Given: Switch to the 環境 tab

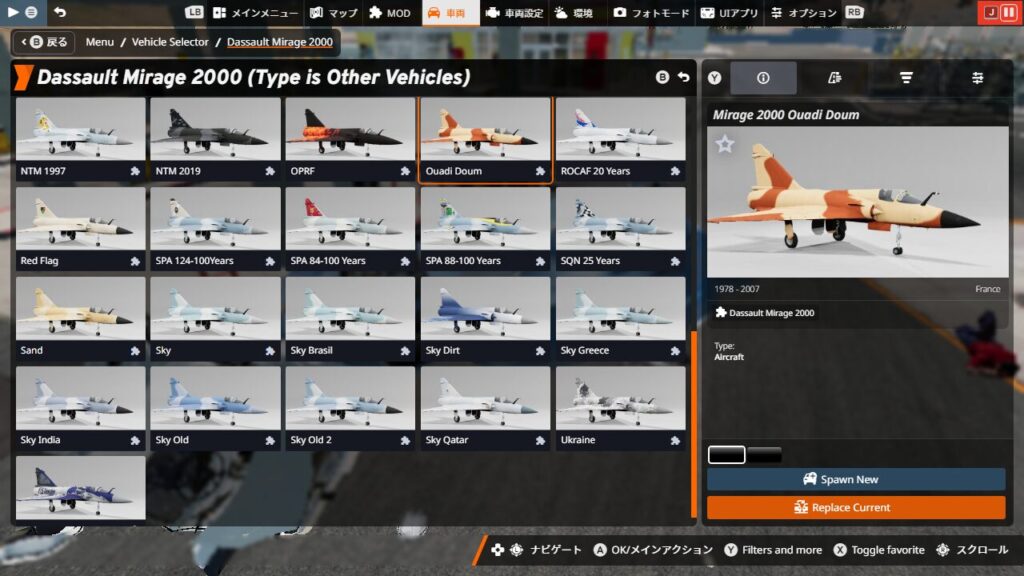Looking at the screenshot, I should point(574,13).
